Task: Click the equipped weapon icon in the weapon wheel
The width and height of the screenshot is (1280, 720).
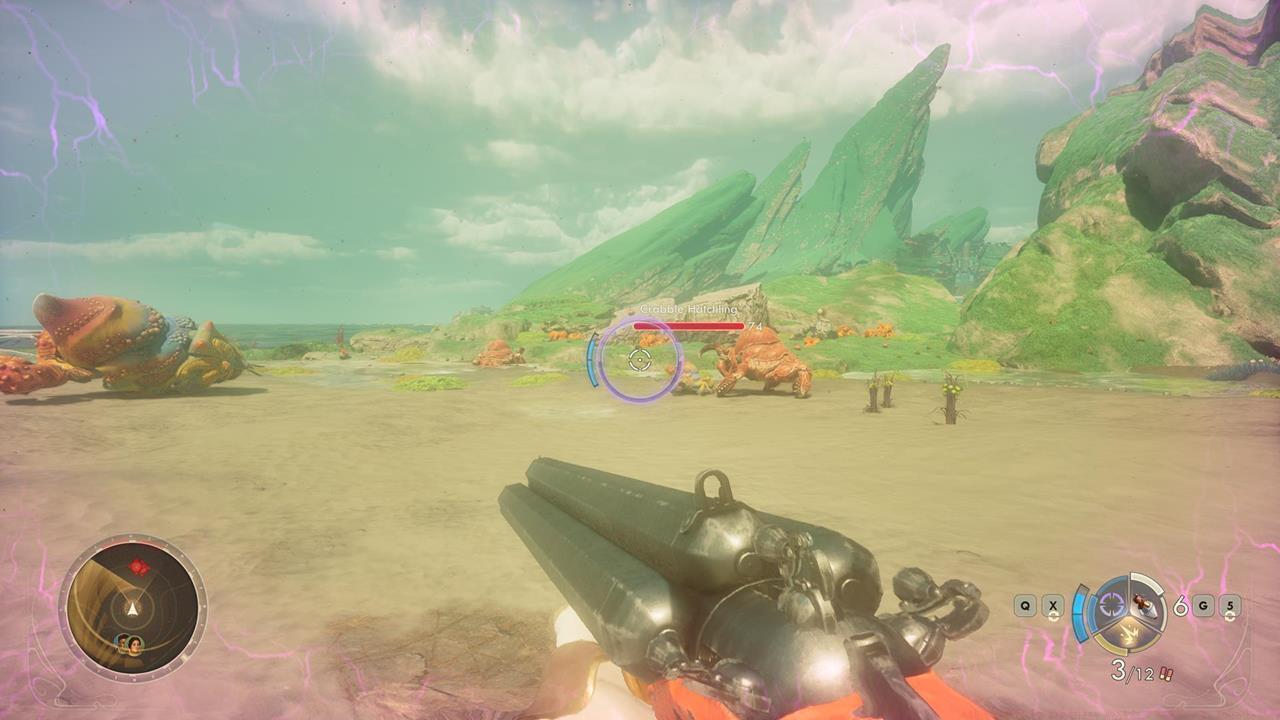Action: click(x=1143, y=604)
